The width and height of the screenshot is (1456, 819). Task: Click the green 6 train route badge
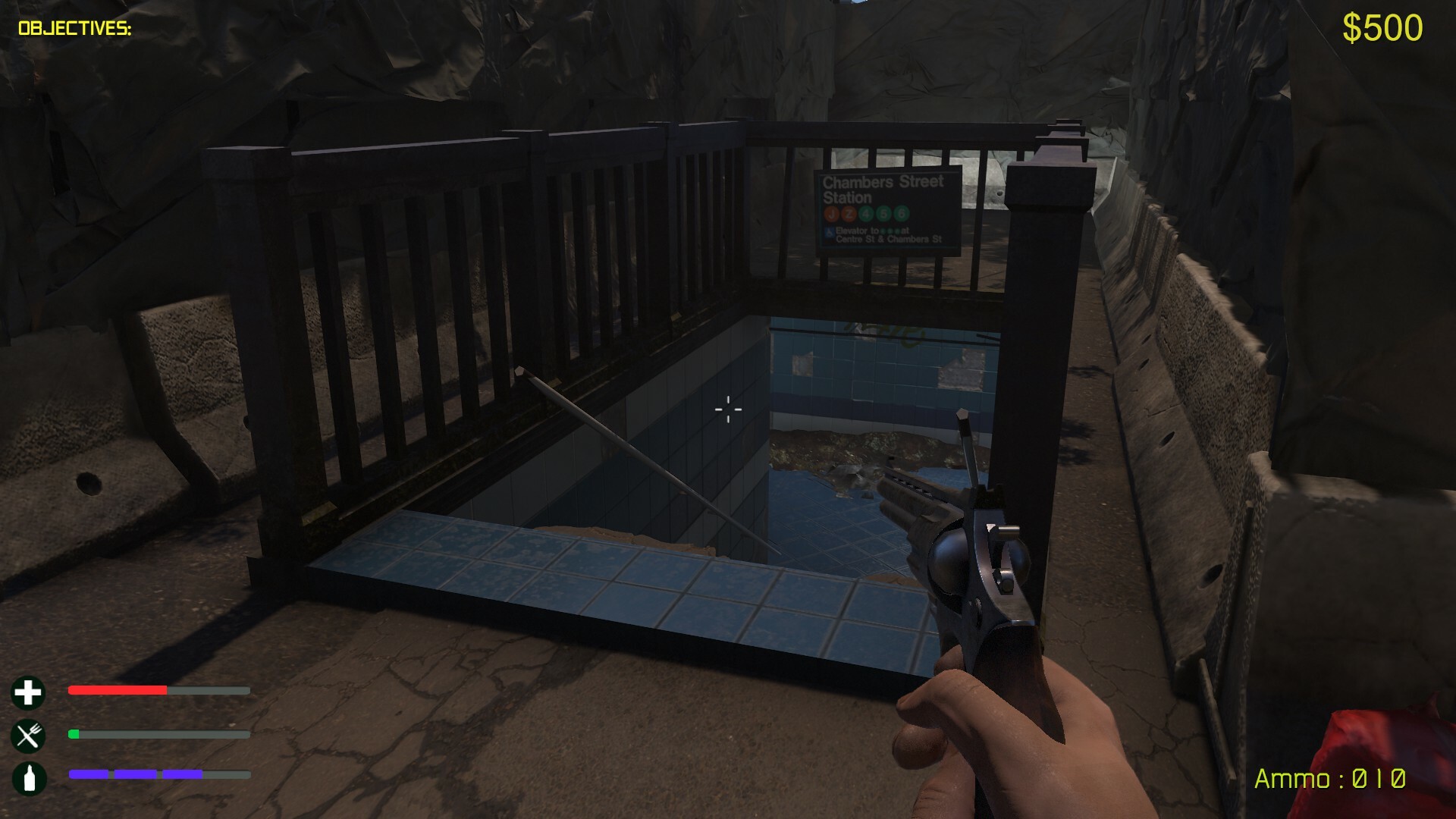[902, 214]
